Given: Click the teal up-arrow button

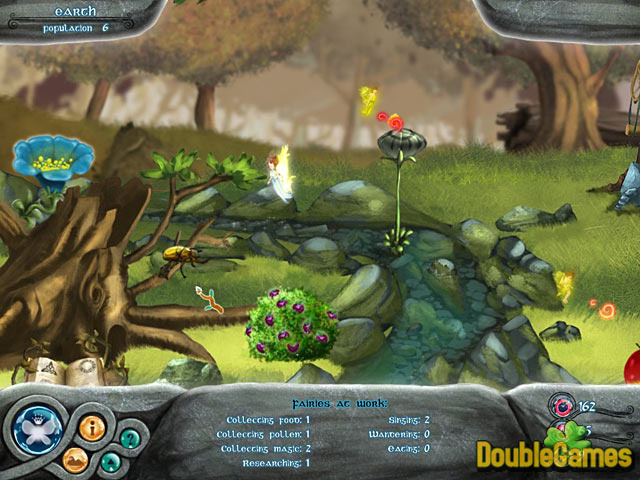Looking at the screenshot, I should (111, 462).
